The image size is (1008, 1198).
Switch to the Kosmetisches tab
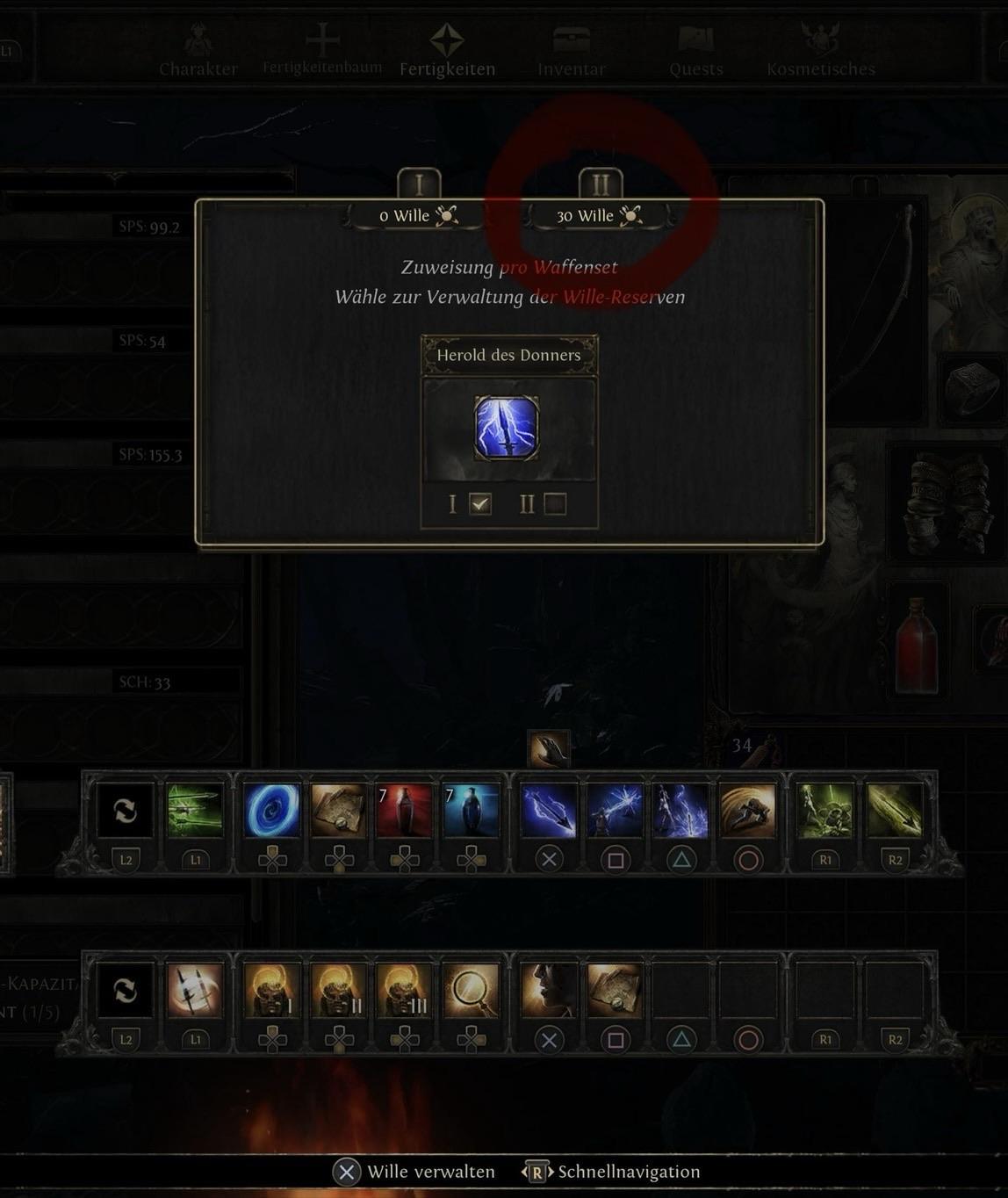click(821, 53)
